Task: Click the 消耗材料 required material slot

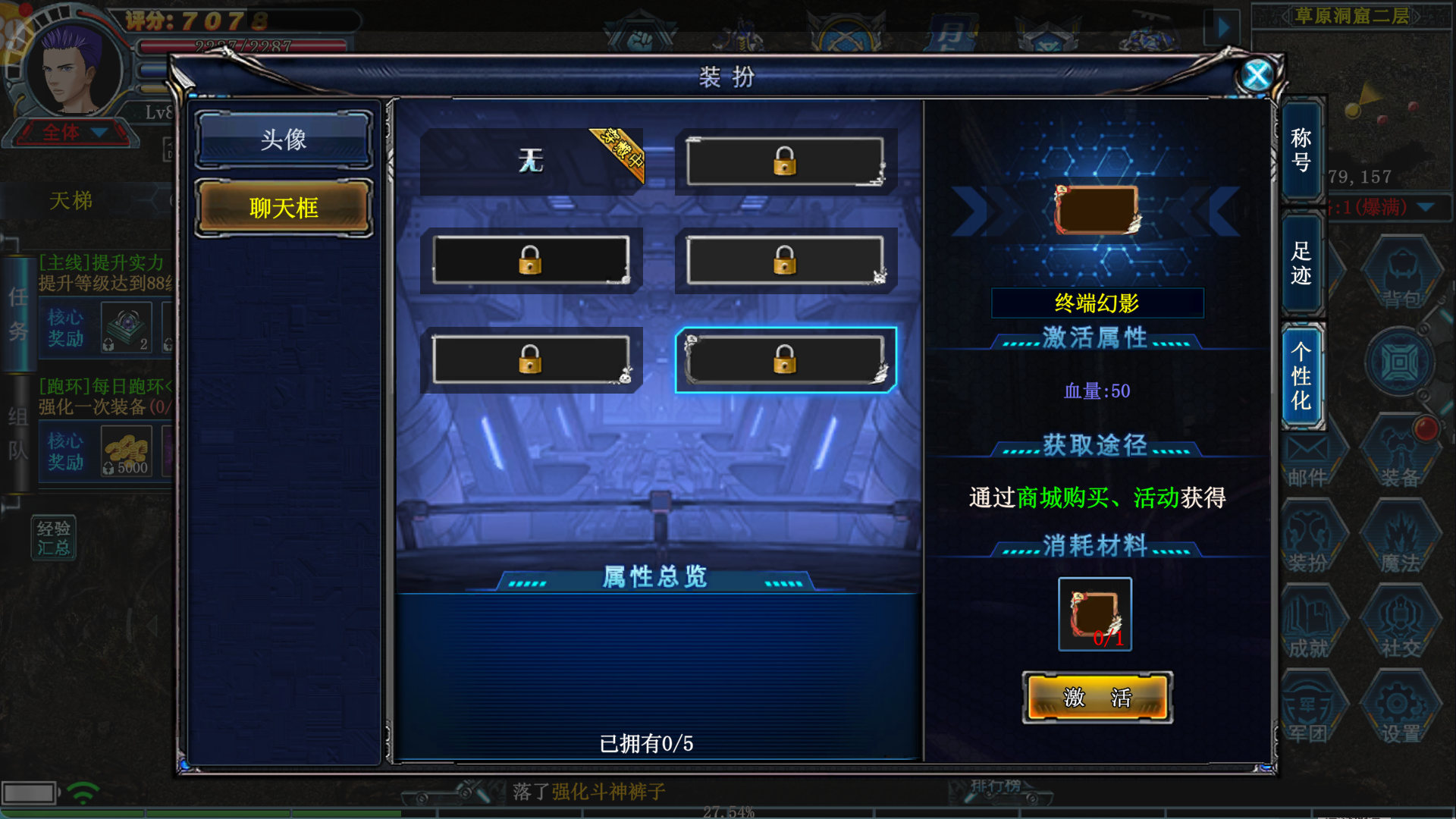Action: pyautogui.click(x=1095, y=614)
